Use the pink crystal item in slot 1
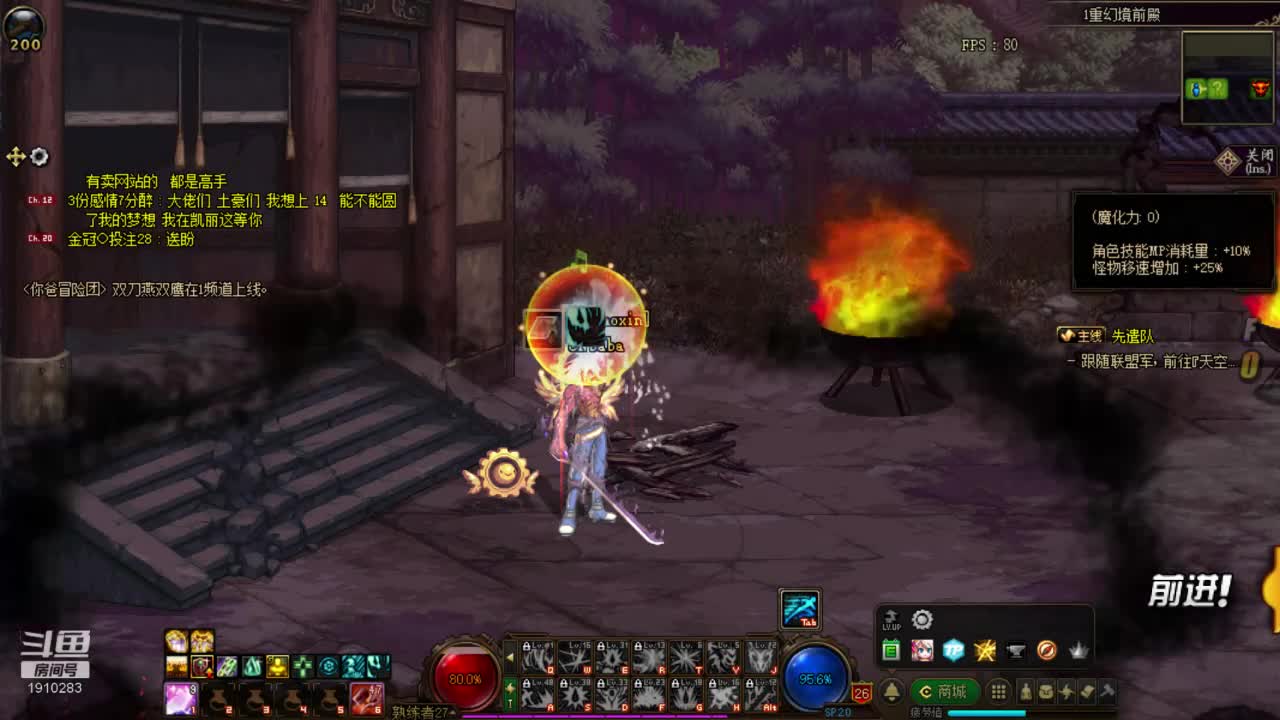Viewport: 1280px width, 720px height. [180, 698]
